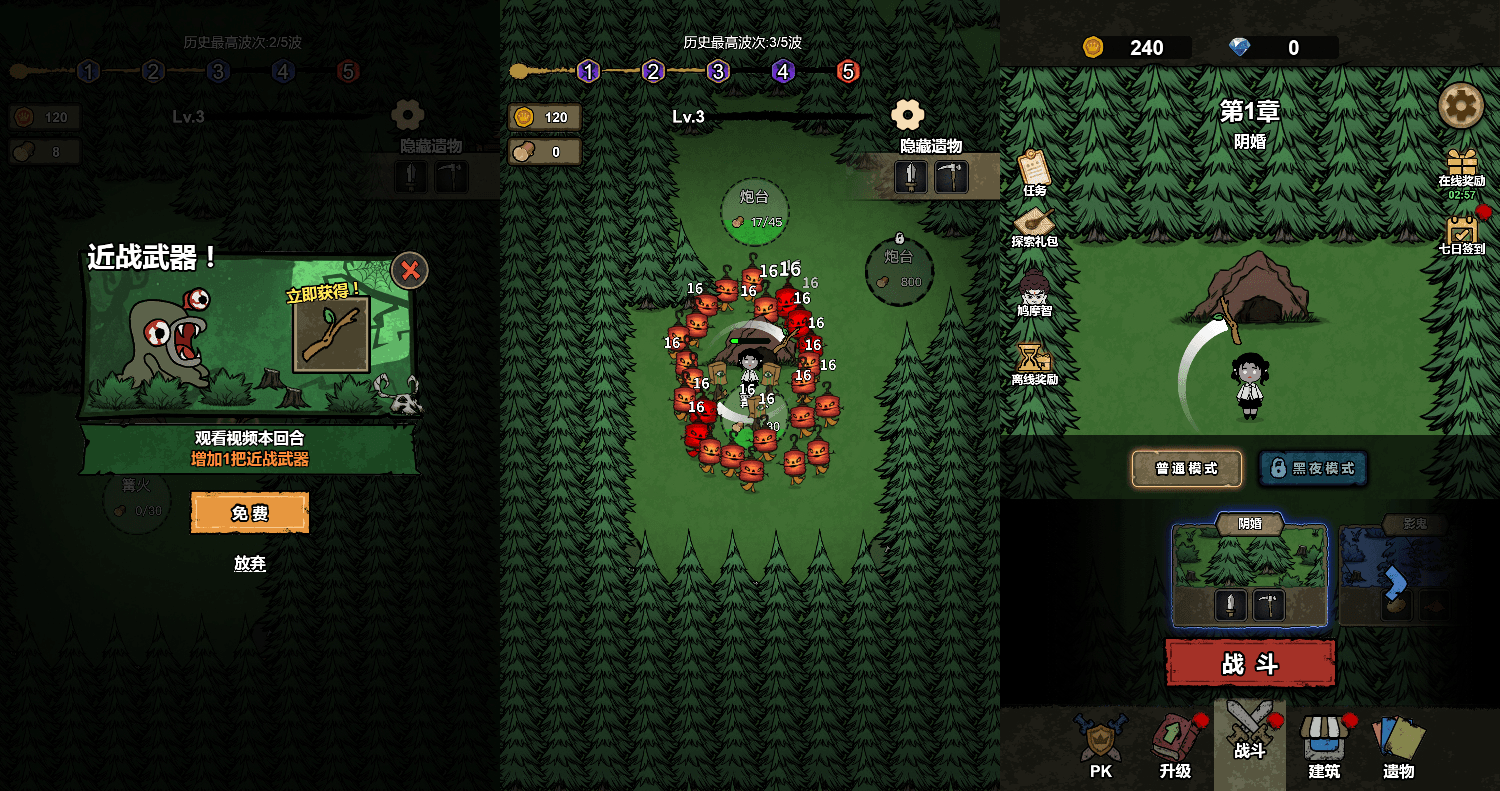Decline the offer by clicking 放弃
Image resolution: width=1500 pixels, height=791 pixels.
click(x=250, y=563)
